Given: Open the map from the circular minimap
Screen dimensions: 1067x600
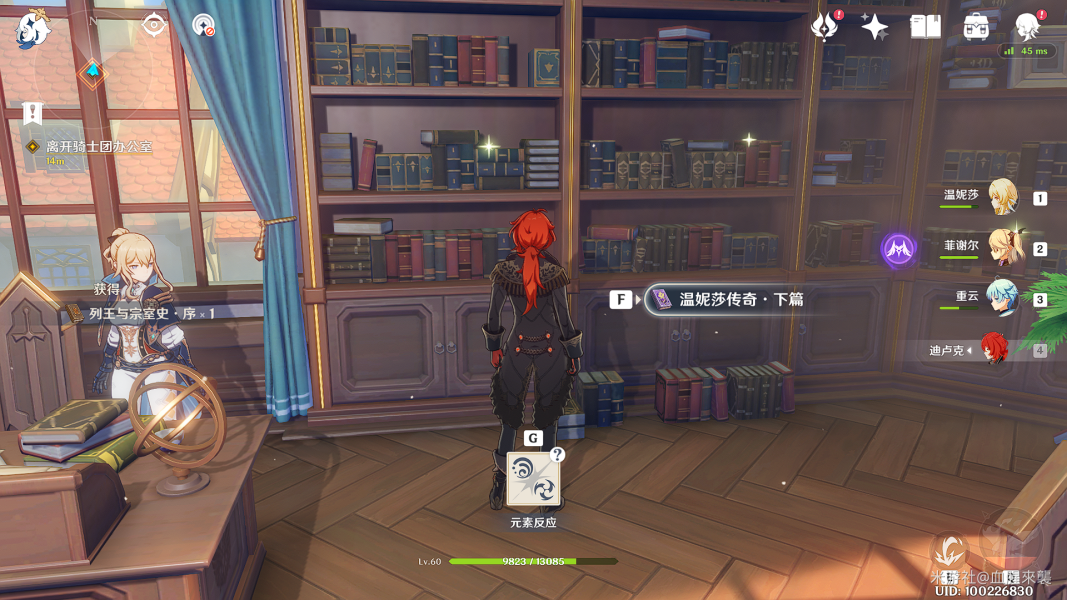Looking at the screenshot, I should coord(92,71).
